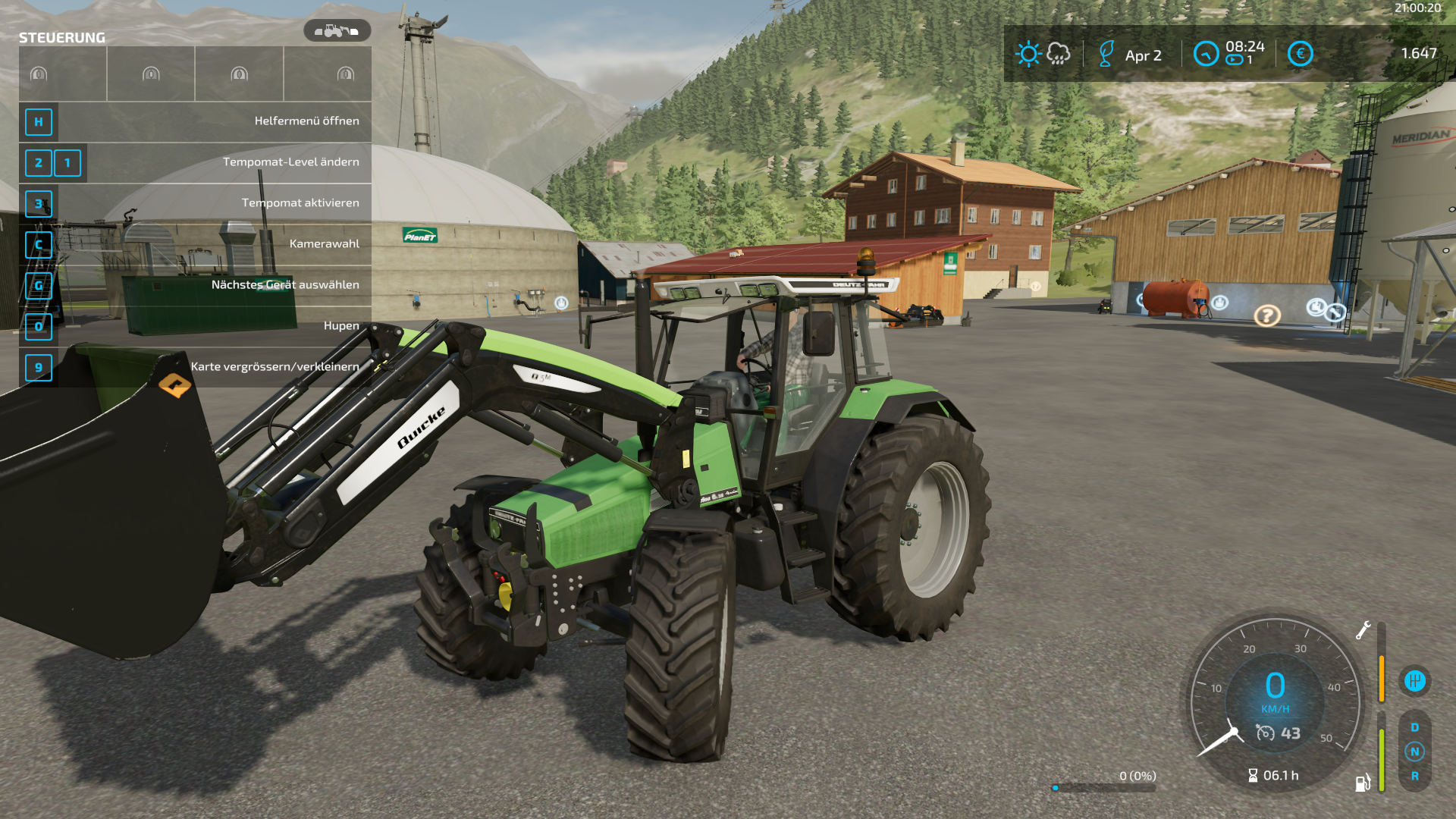
Task: Click the fuel pump icon
Action: tap(1363, 783)
